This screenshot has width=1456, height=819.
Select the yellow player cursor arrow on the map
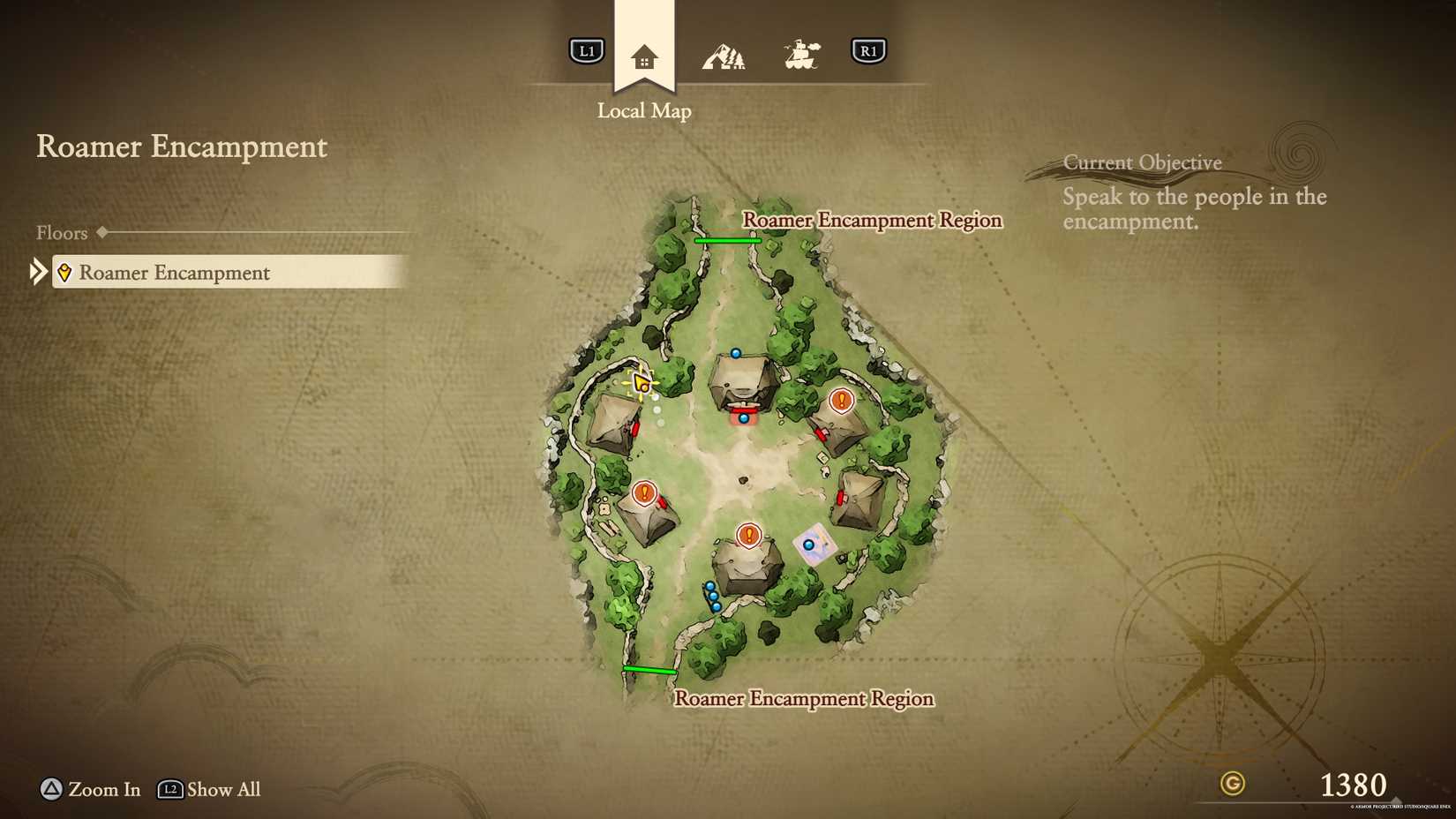tap(641, 383)
